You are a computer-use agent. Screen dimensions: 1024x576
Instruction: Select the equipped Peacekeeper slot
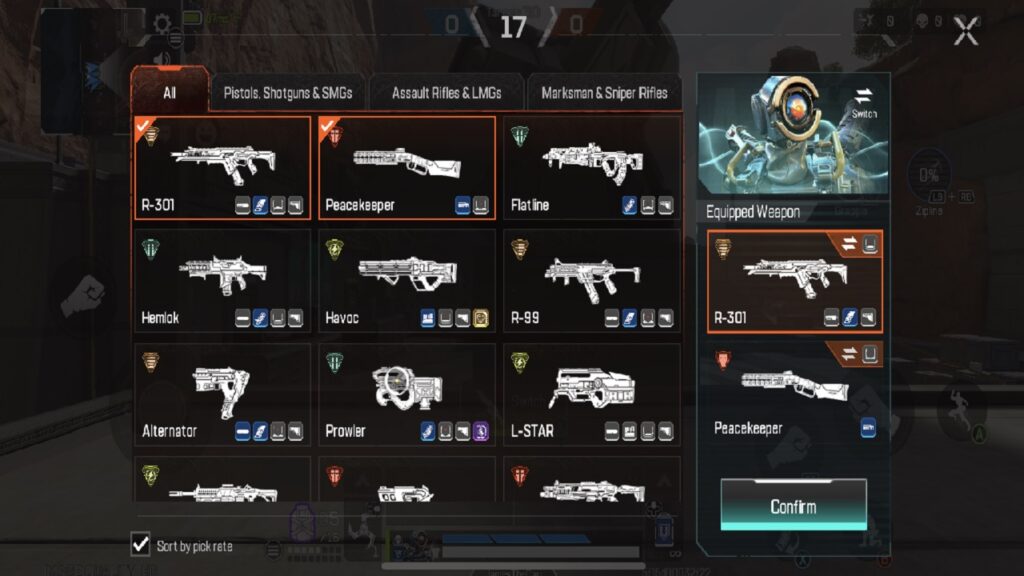point(795,395)
